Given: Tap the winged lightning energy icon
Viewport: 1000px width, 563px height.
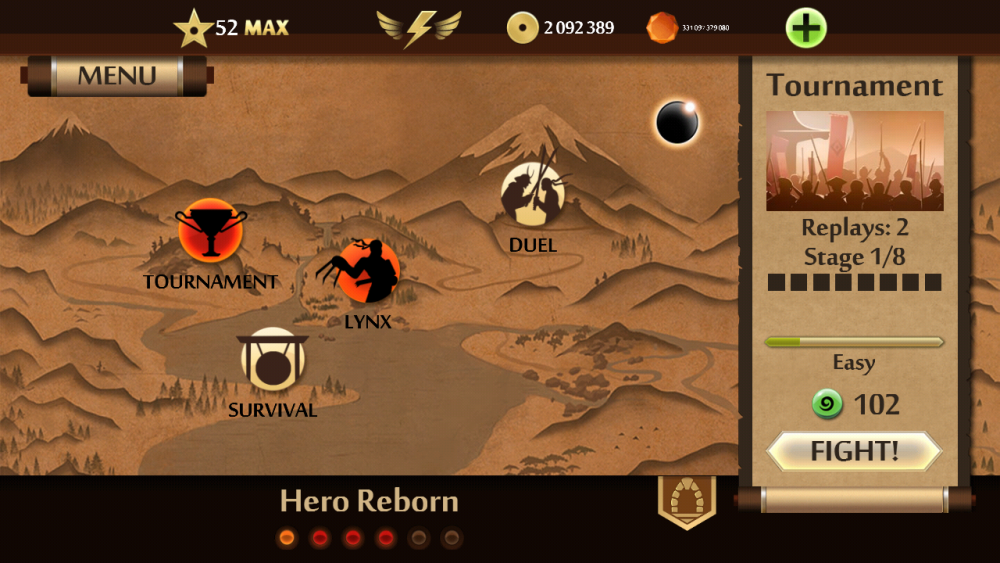Looking at the screenshot, I should (x=418, y=27).
